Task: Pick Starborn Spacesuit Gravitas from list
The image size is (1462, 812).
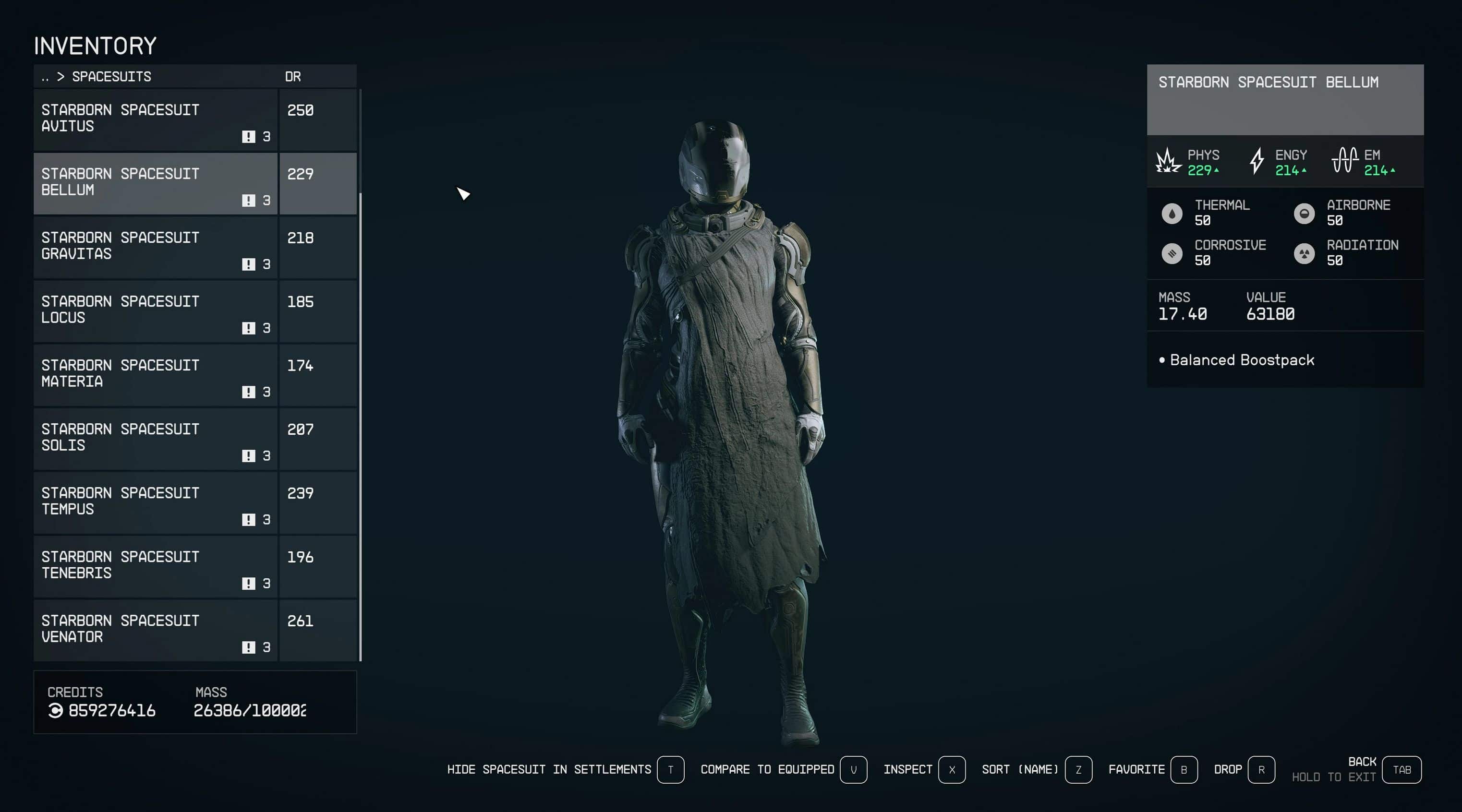Action: pyautogui.click(x=155, y=248)
